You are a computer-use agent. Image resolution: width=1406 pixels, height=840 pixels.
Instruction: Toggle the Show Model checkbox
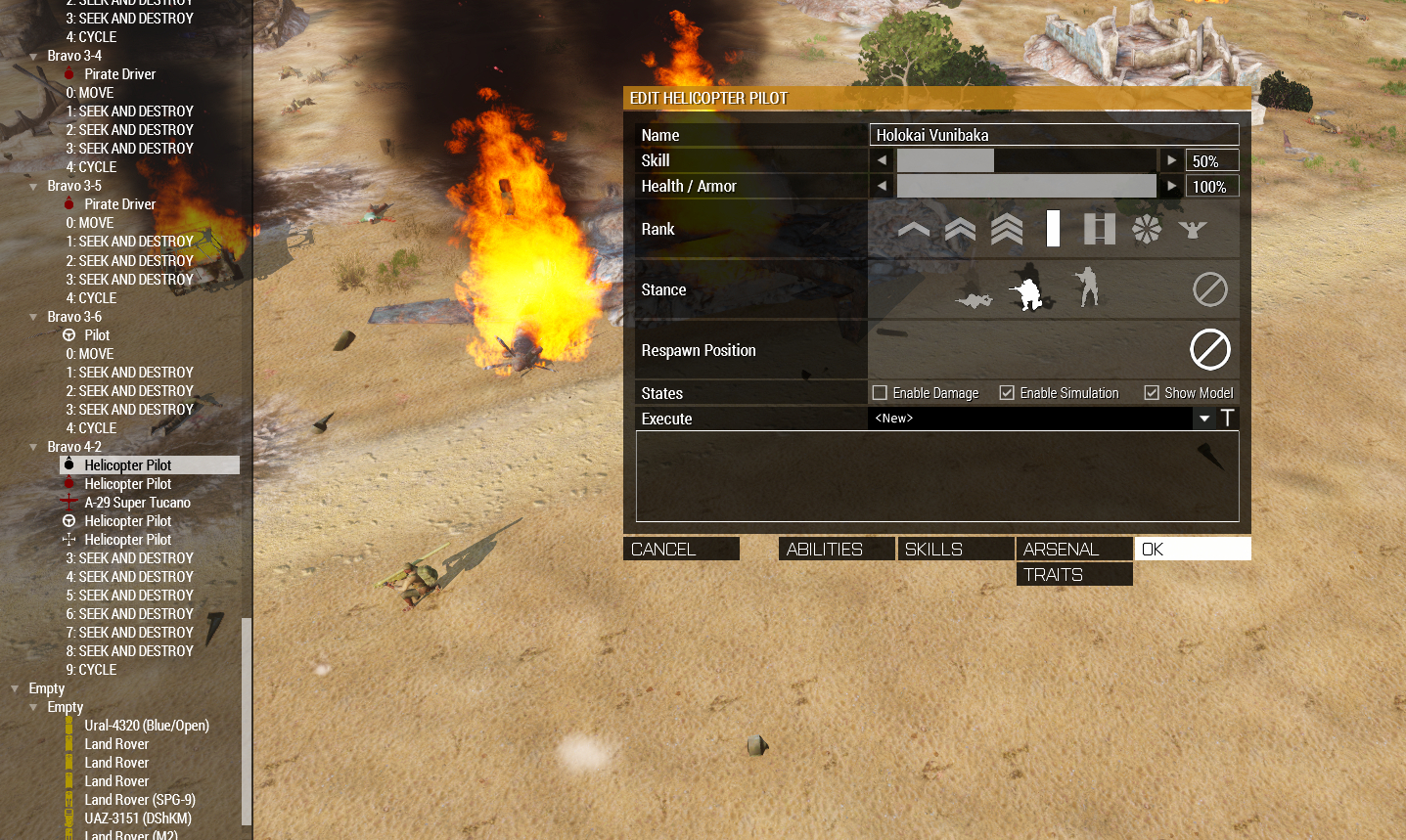(x=1152, y=393)
